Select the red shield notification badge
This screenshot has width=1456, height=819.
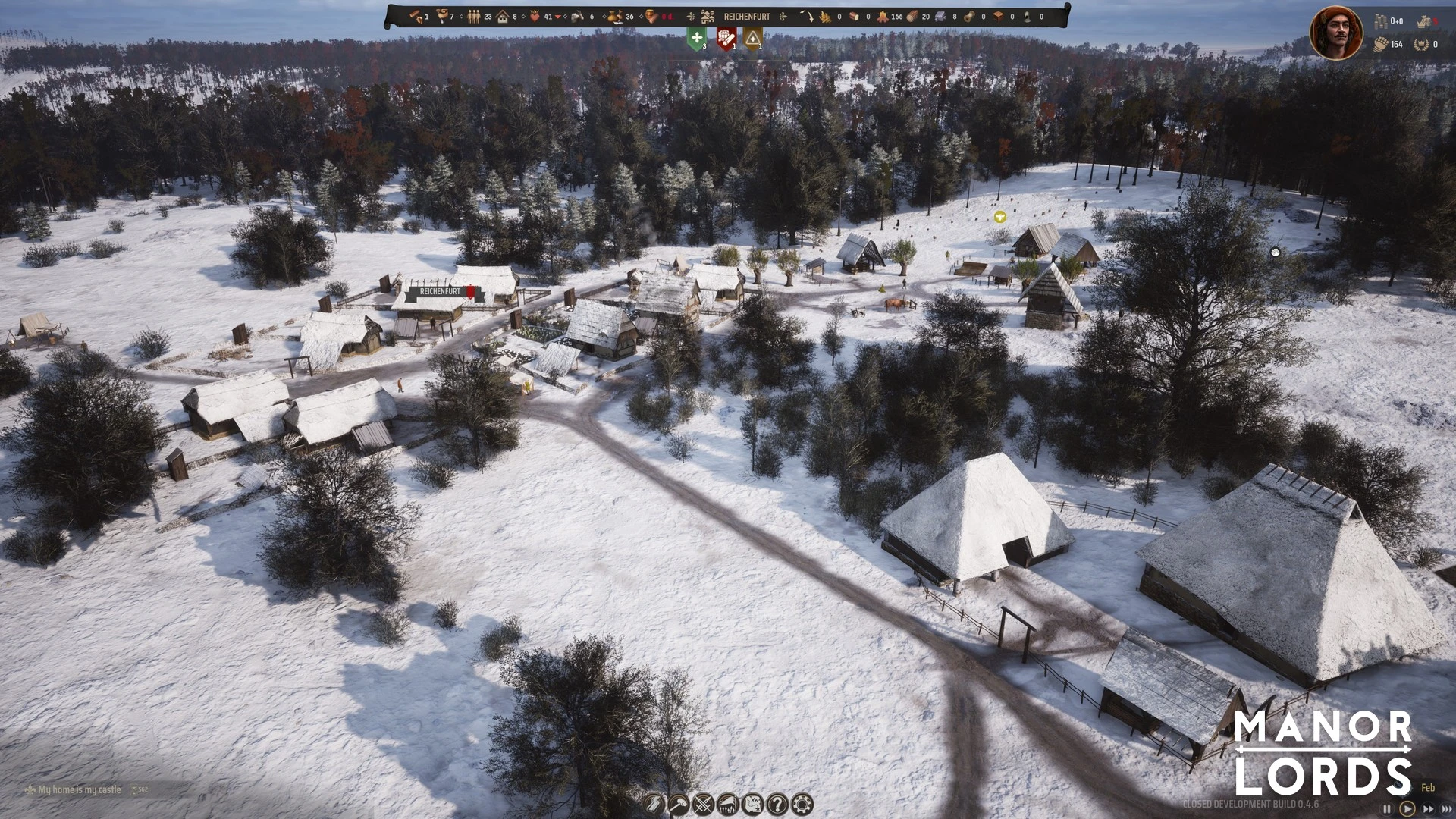pos(726,38)
